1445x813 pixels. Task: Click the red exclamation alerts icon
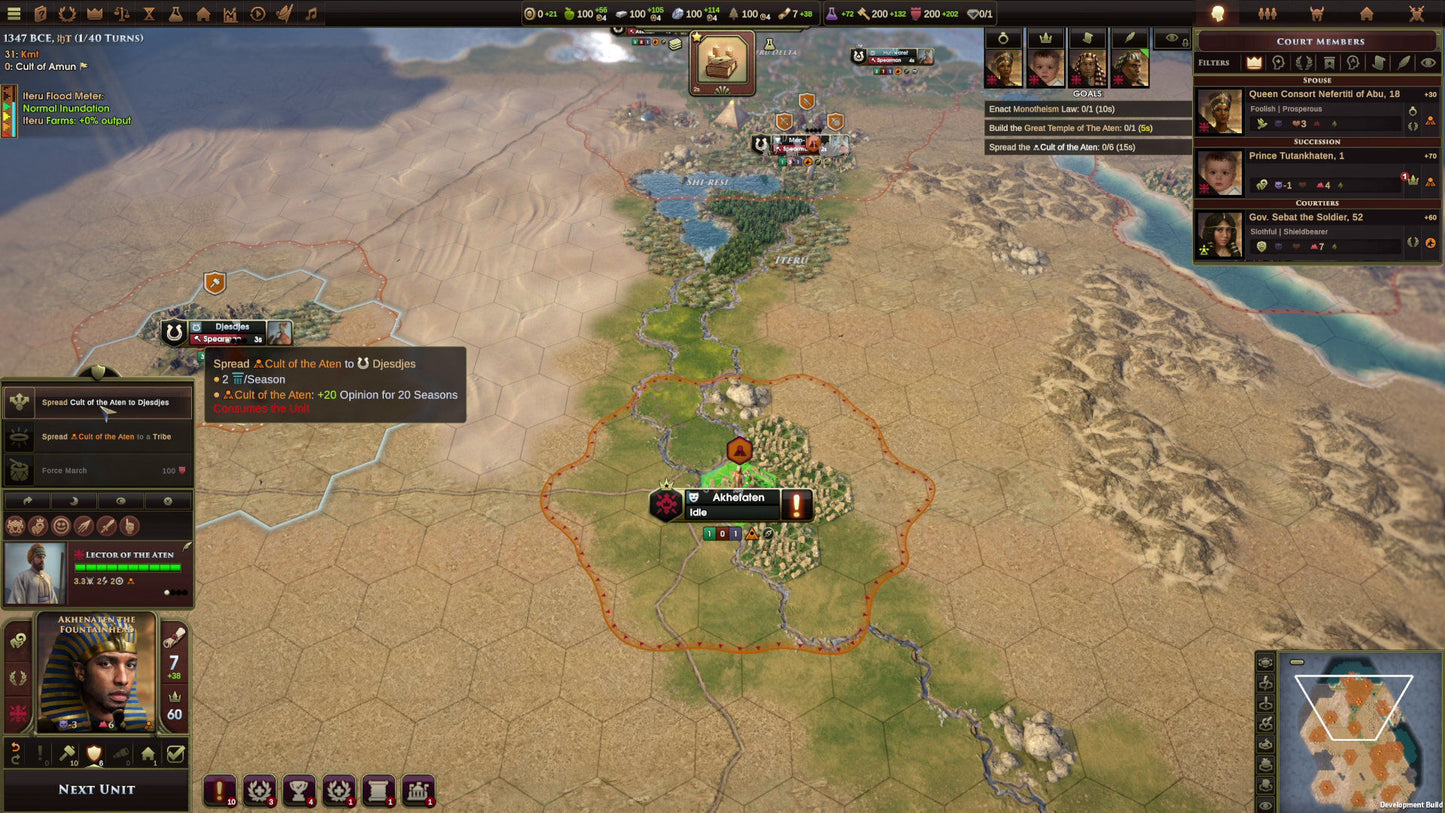[219, 790]
